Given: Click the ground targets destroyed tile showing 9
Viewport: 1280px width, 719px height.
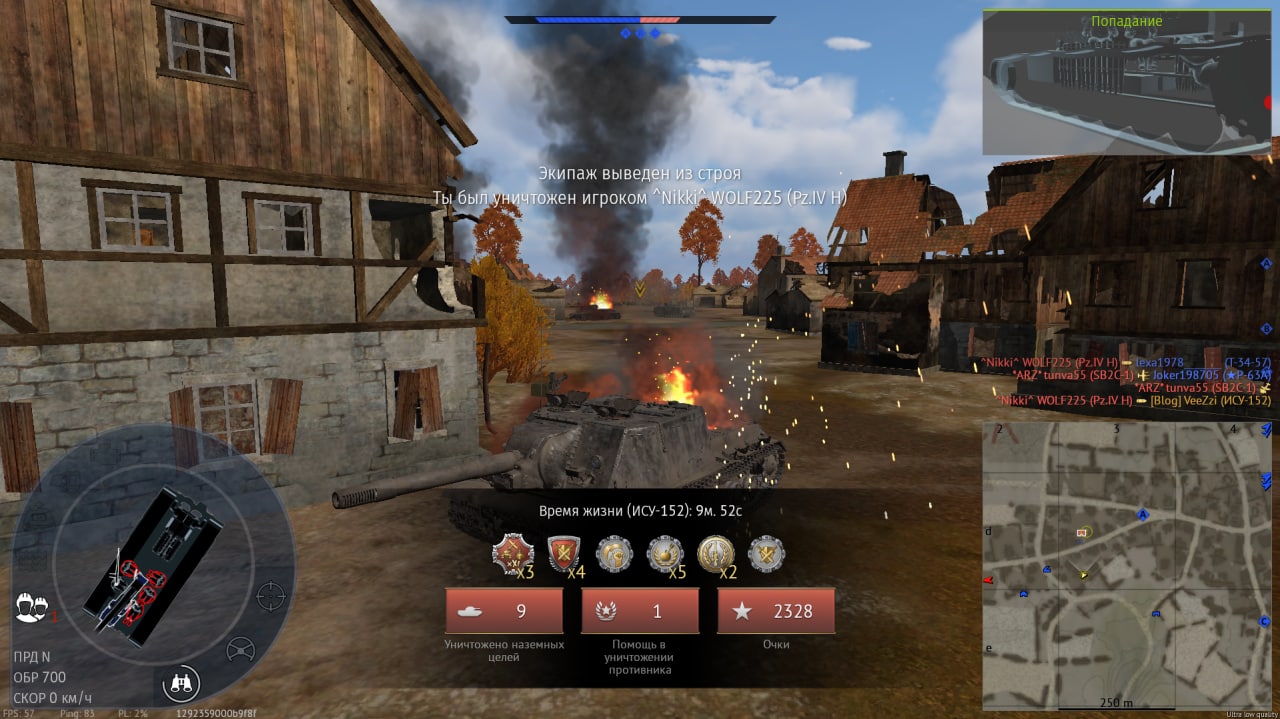Looking at the screenshot, I should [504, 611].
